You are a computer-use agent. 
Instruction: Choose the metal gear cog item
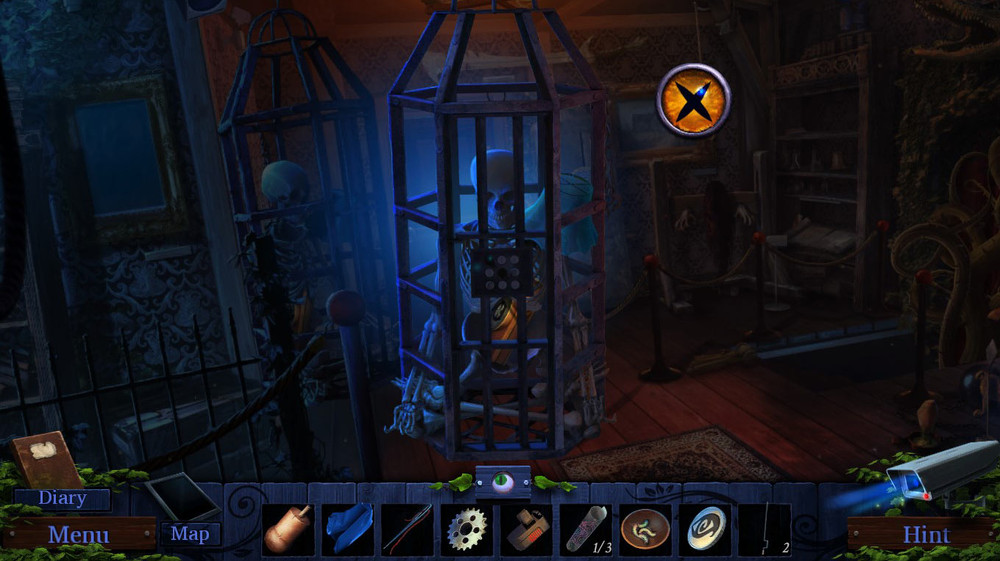[x=467, y=529]
